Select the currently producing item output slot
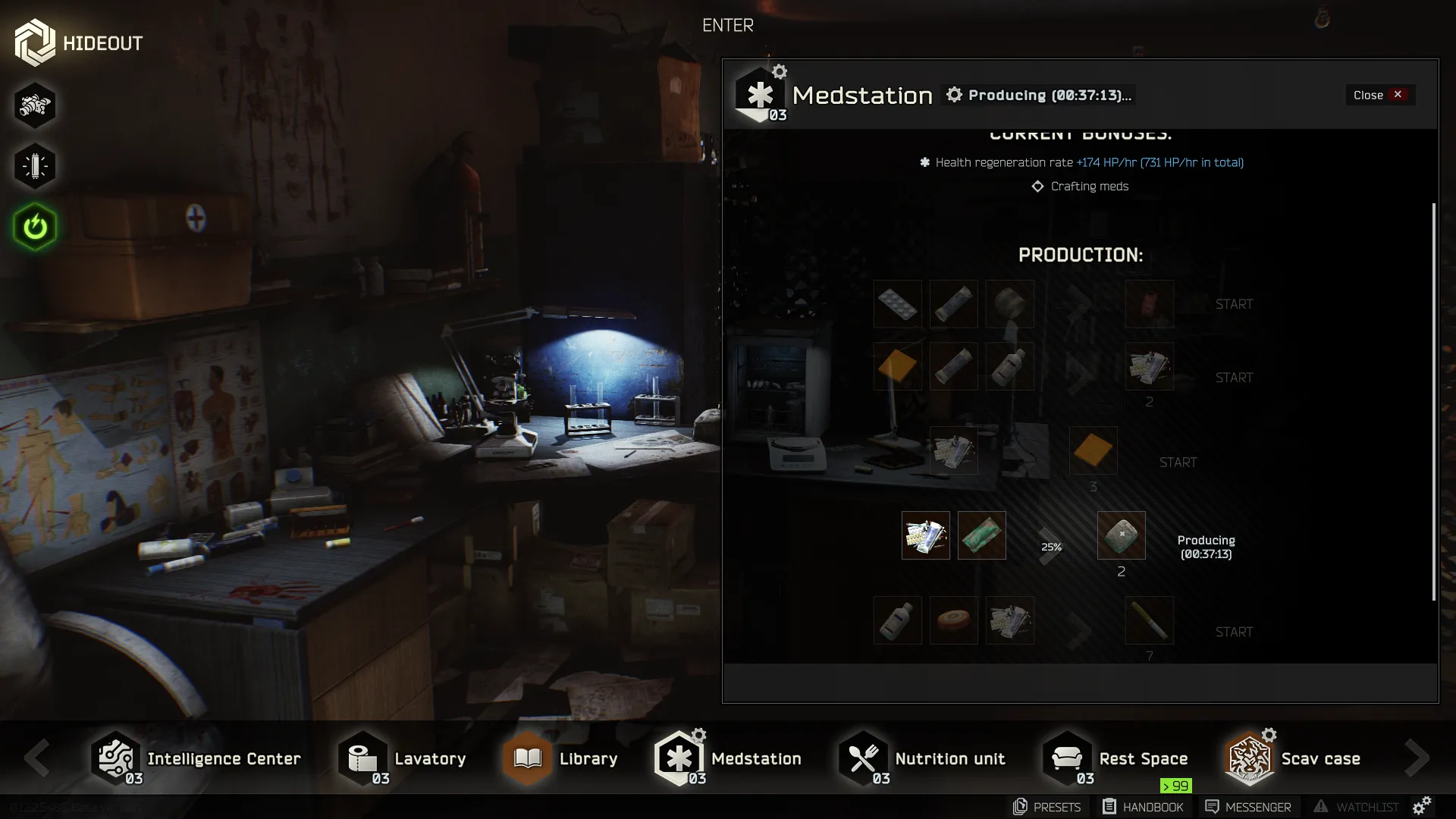 click(x=1121, y=535)
